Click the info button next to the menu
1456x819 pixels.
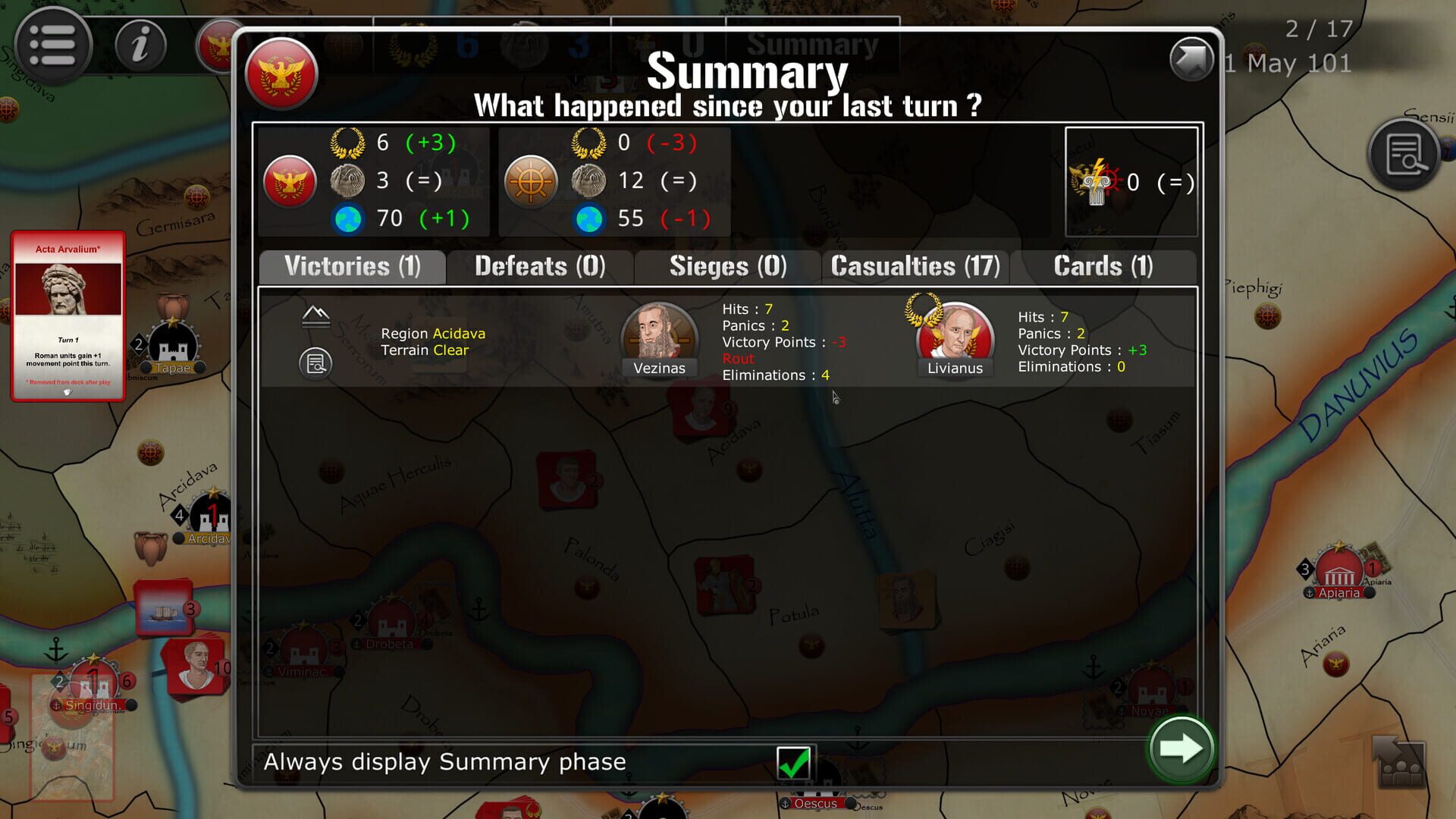tap(140, 45)
